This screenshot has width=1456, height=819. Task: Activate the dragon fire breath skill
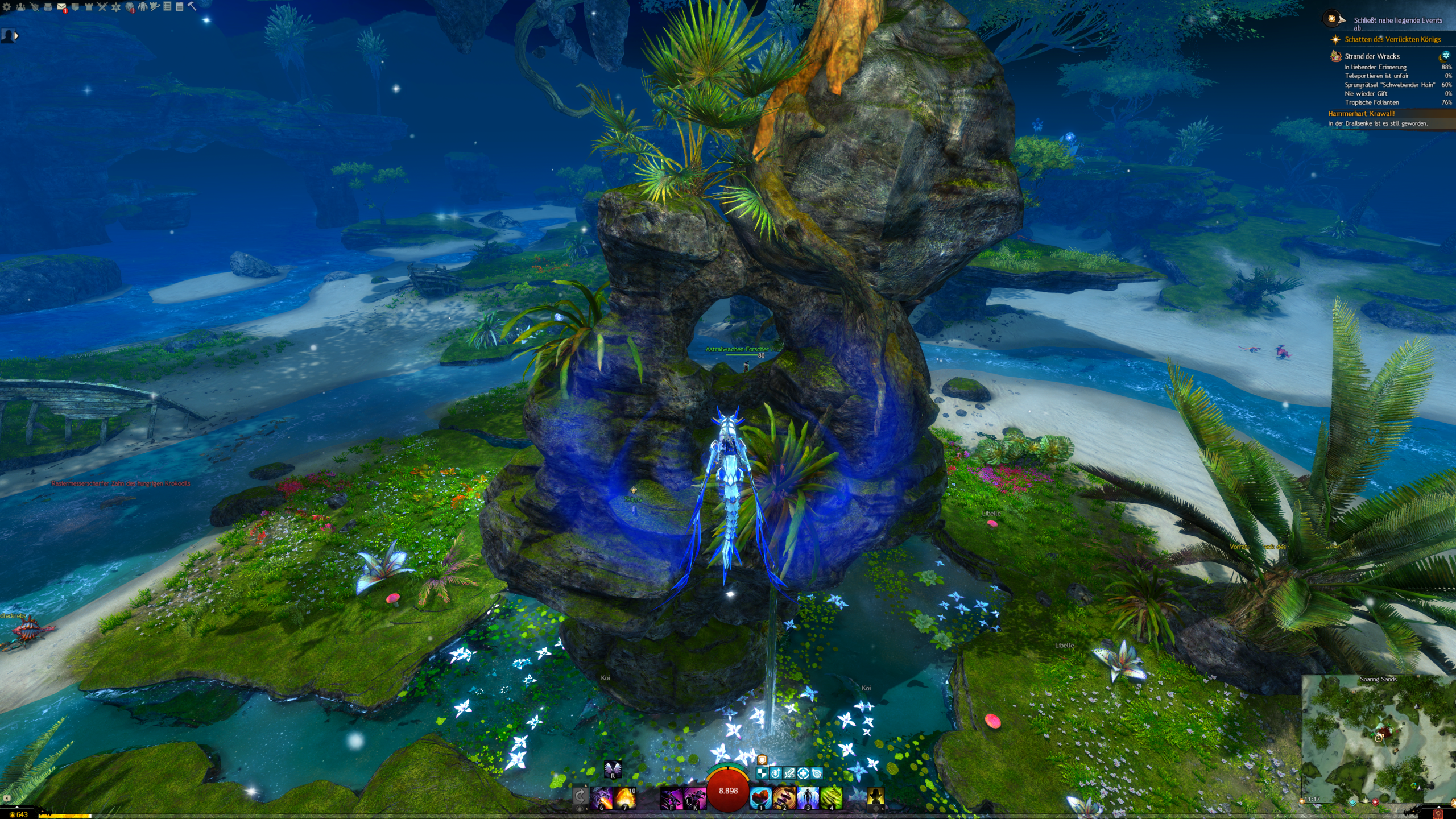coord(602,797)
